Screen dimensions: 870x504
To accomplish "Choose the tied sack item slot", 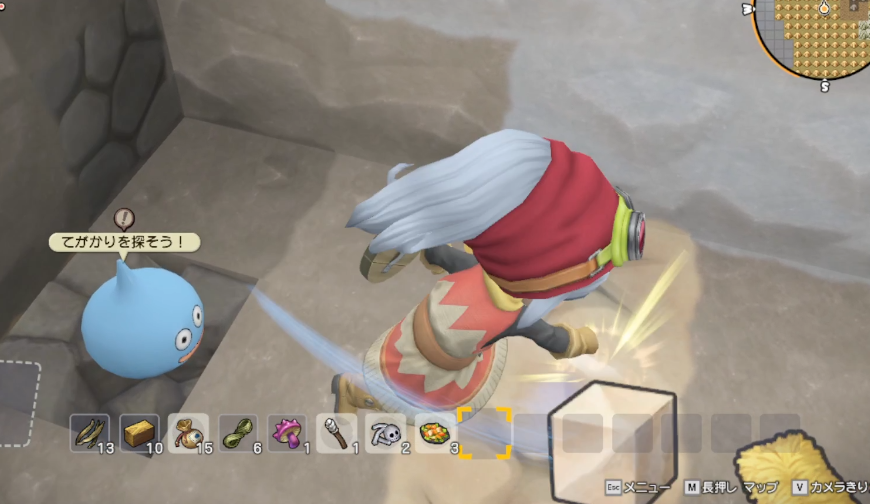I will click(188, 433).
